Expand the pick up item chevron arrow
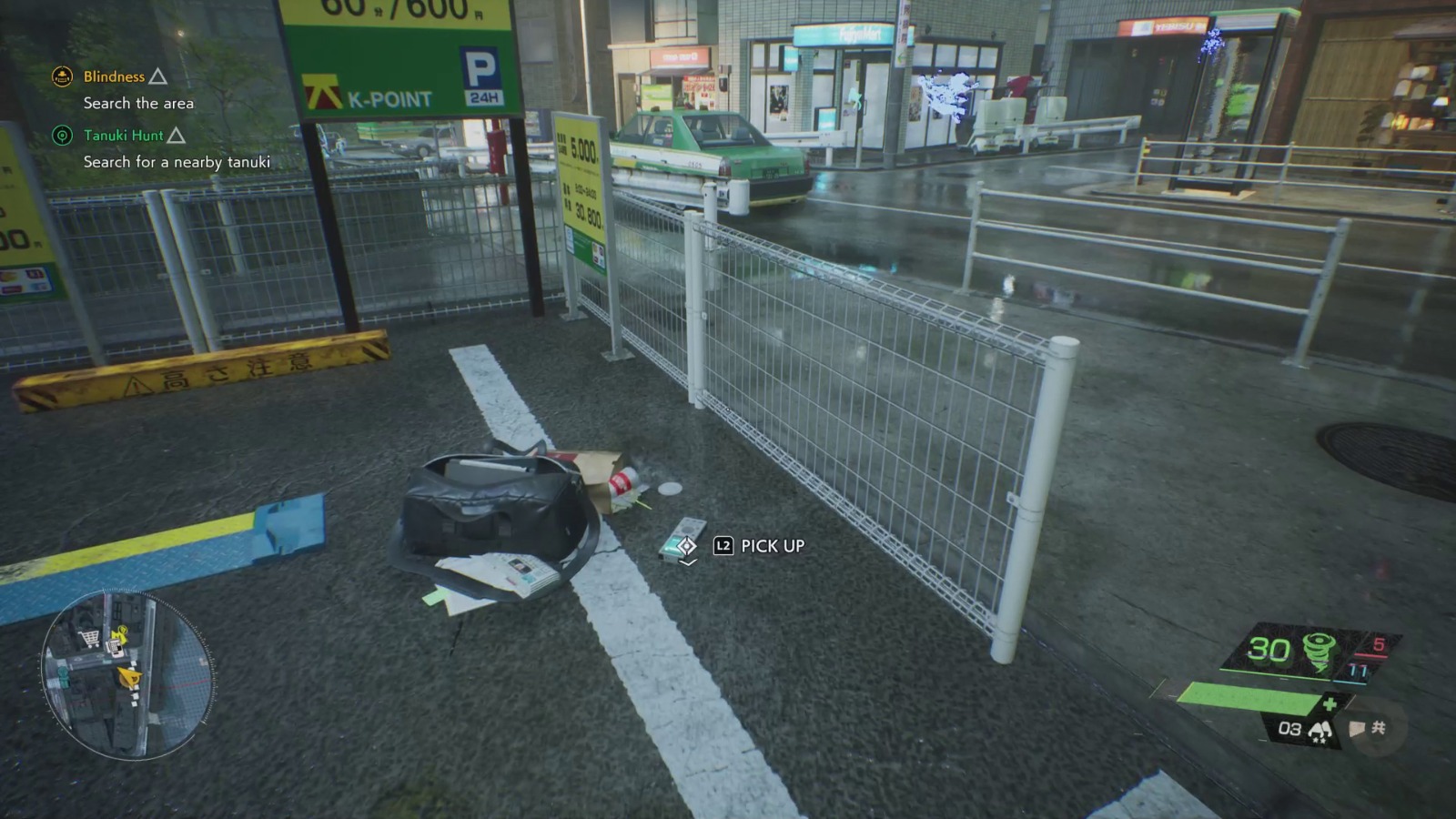Viewport: 1456px width, 819px height. 687,562
